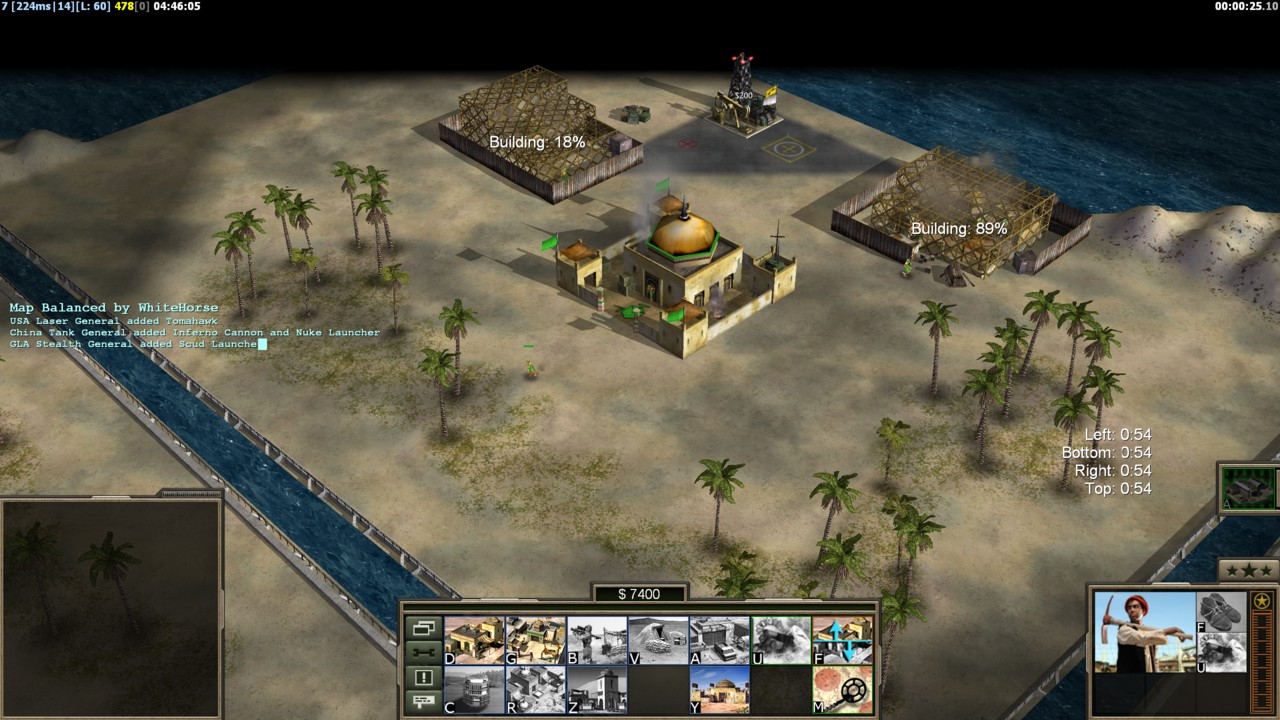The height and width of the screenshot is (720, 1280).
Task: Build the rocket soldier site marked B
Action: coord(597,640)
